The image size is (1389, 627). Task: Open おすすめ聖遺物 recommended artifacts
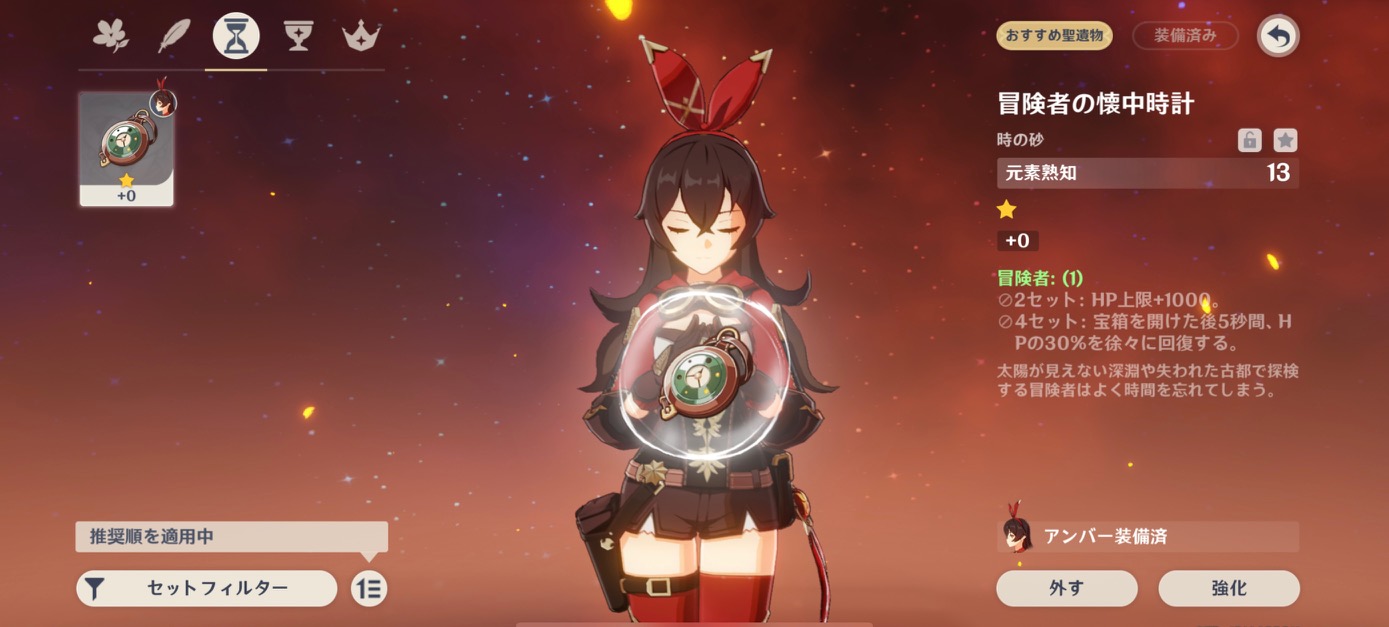pos(1054,36)
